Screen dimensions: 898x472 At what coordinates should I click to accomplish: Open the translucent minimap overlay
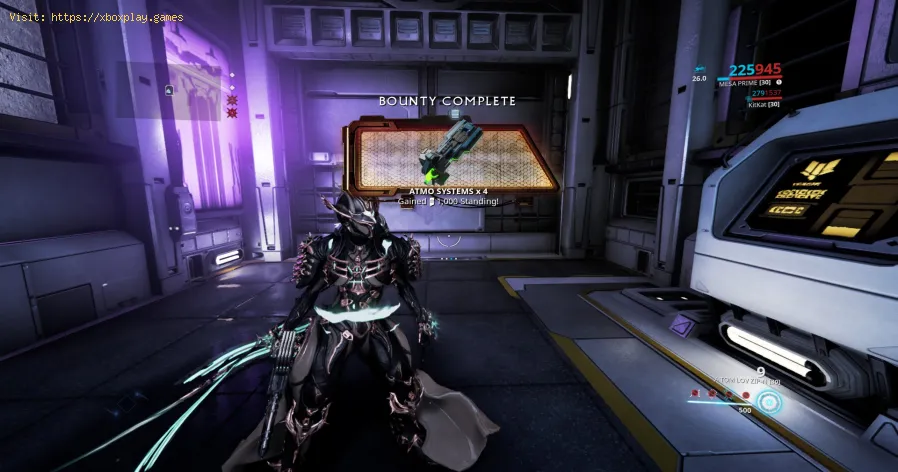click(x=168, y=90)
